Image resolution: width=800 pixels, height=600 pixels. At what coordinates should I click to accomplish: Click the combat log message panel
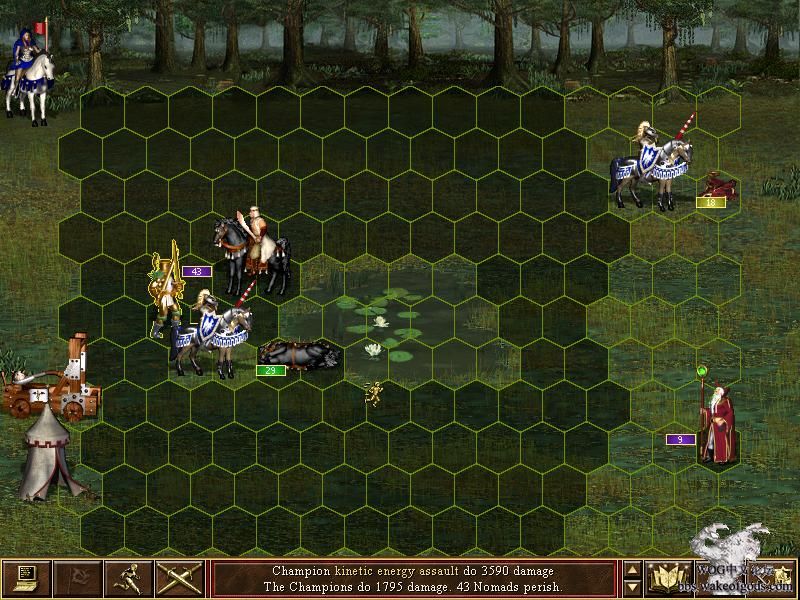pyautogui.click(x=416, y=578)
